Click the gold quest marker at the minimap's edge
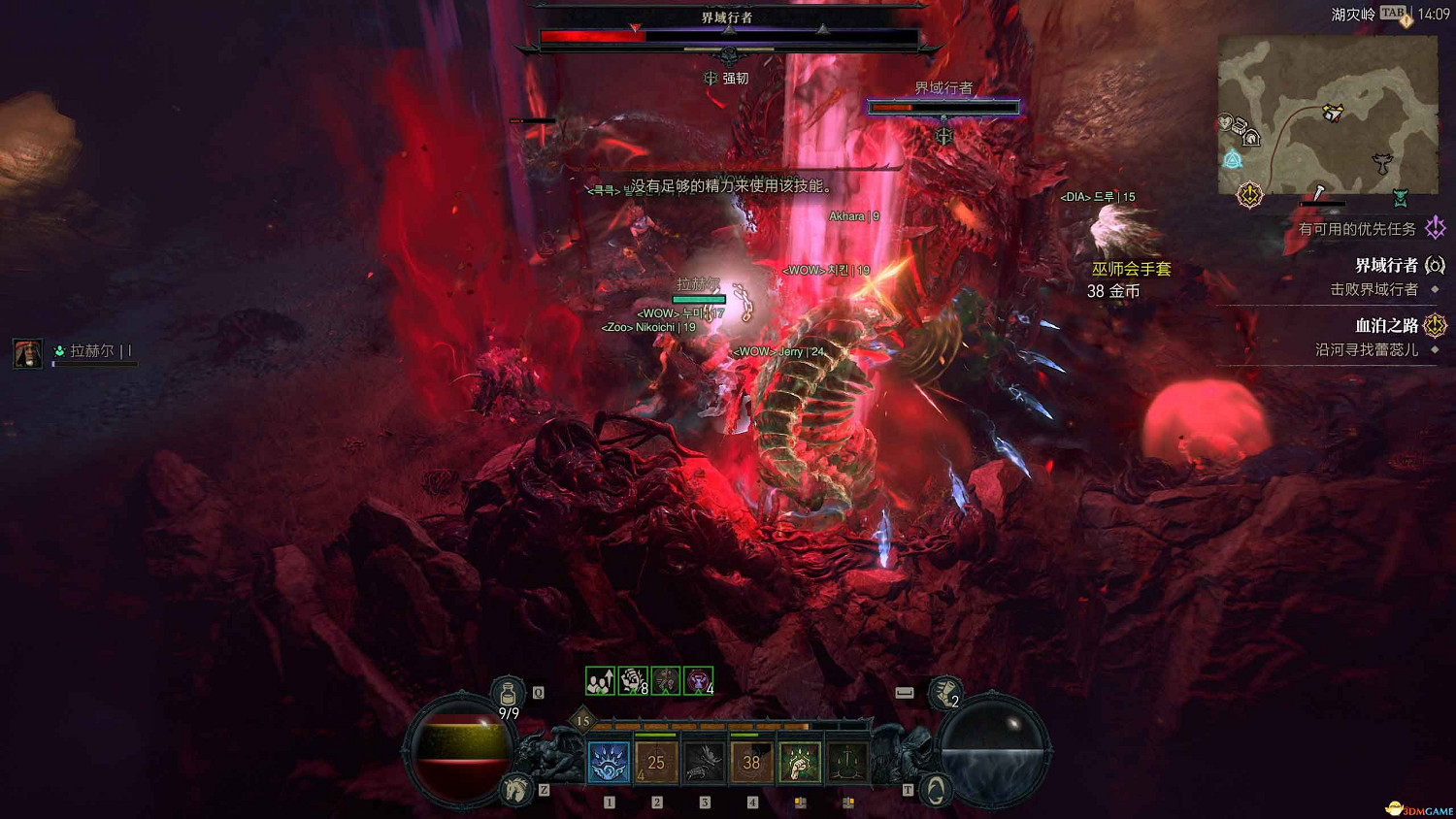 point(1249,195)
